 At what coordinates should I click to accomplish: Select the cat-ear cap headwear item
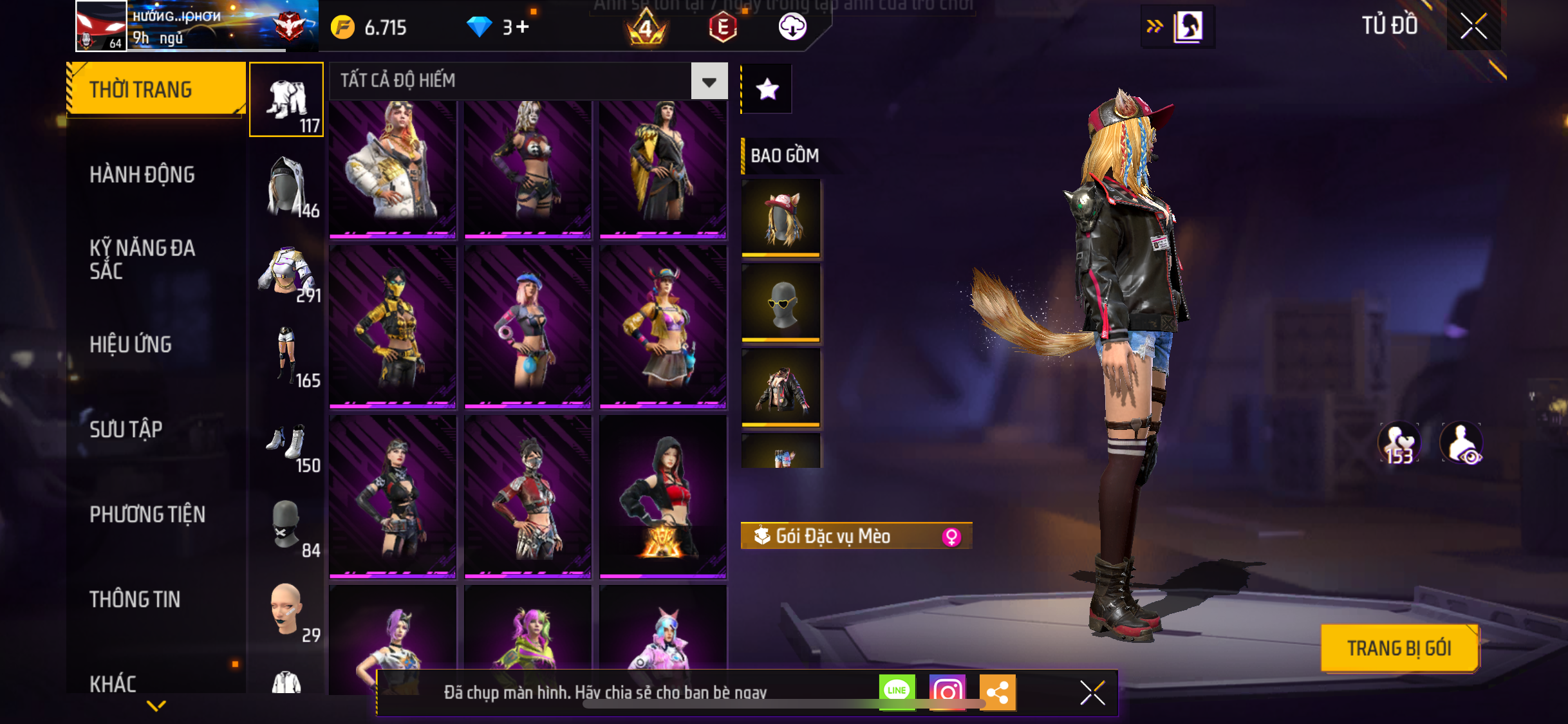pos(781,218)
